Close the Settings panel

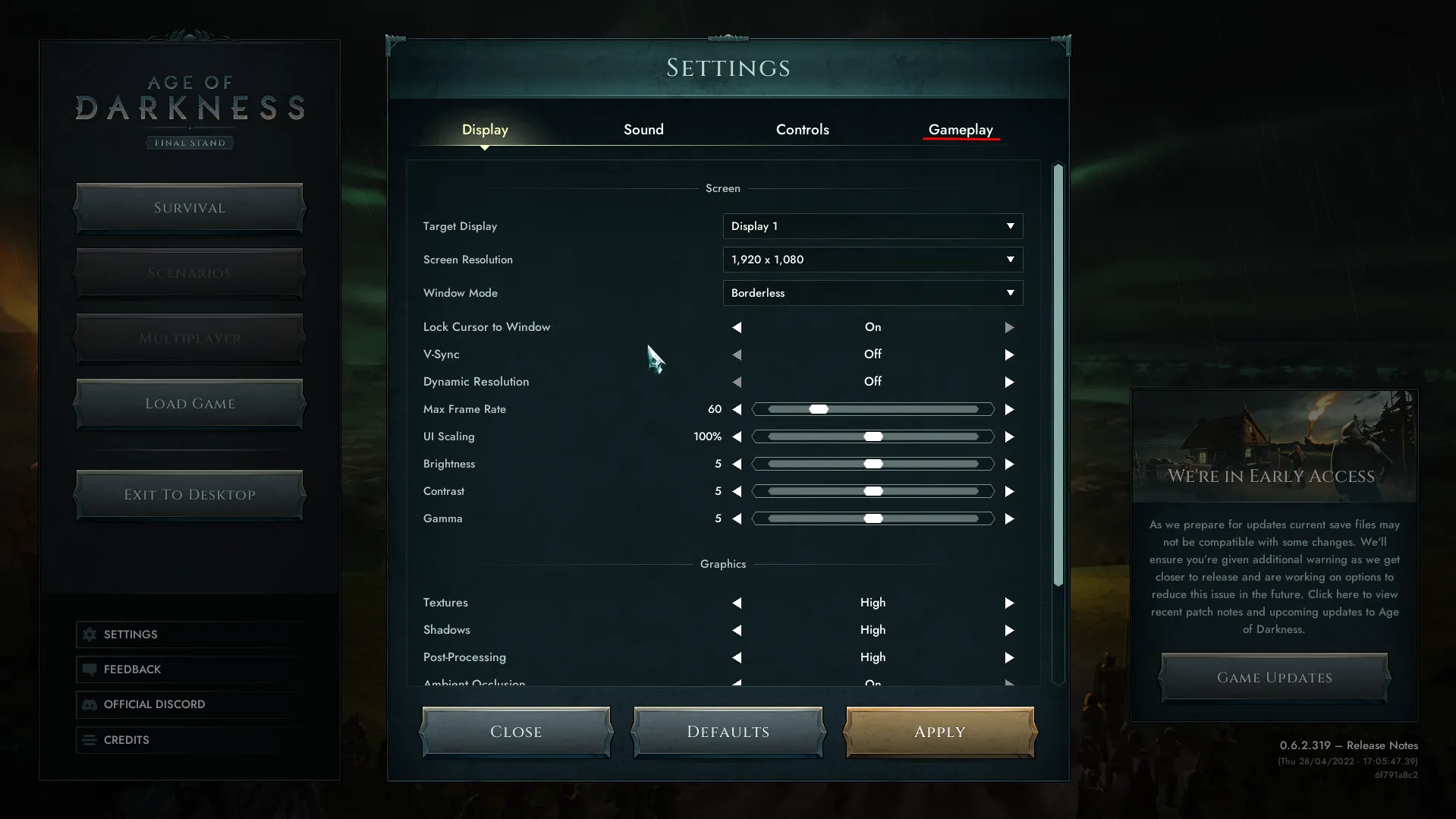516,732
